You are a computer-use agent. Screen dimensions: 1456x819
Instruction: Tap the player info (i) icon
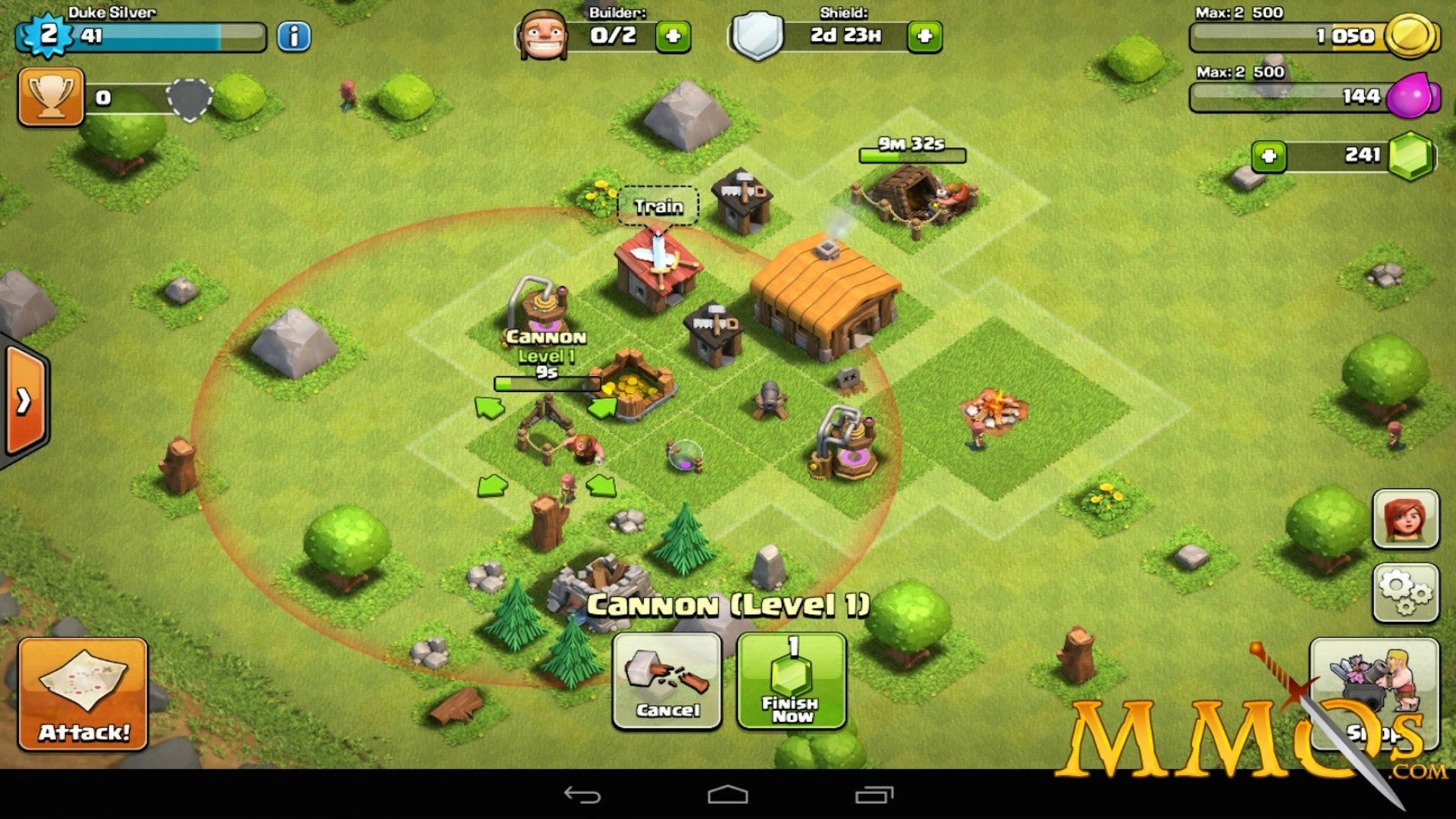(294, 36)
